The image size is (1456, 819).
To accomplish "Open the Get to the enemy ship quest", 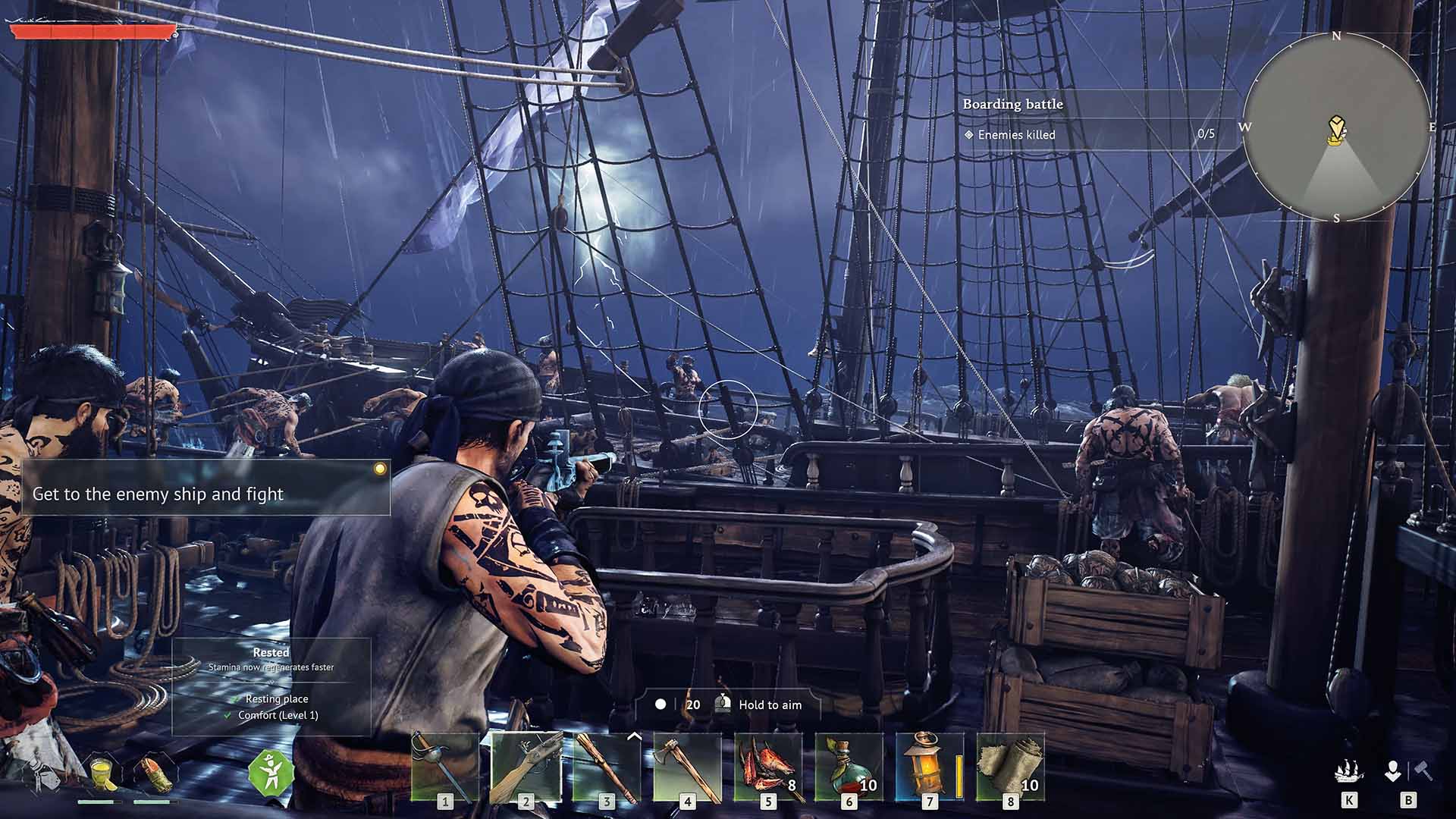I will (159, 494).
